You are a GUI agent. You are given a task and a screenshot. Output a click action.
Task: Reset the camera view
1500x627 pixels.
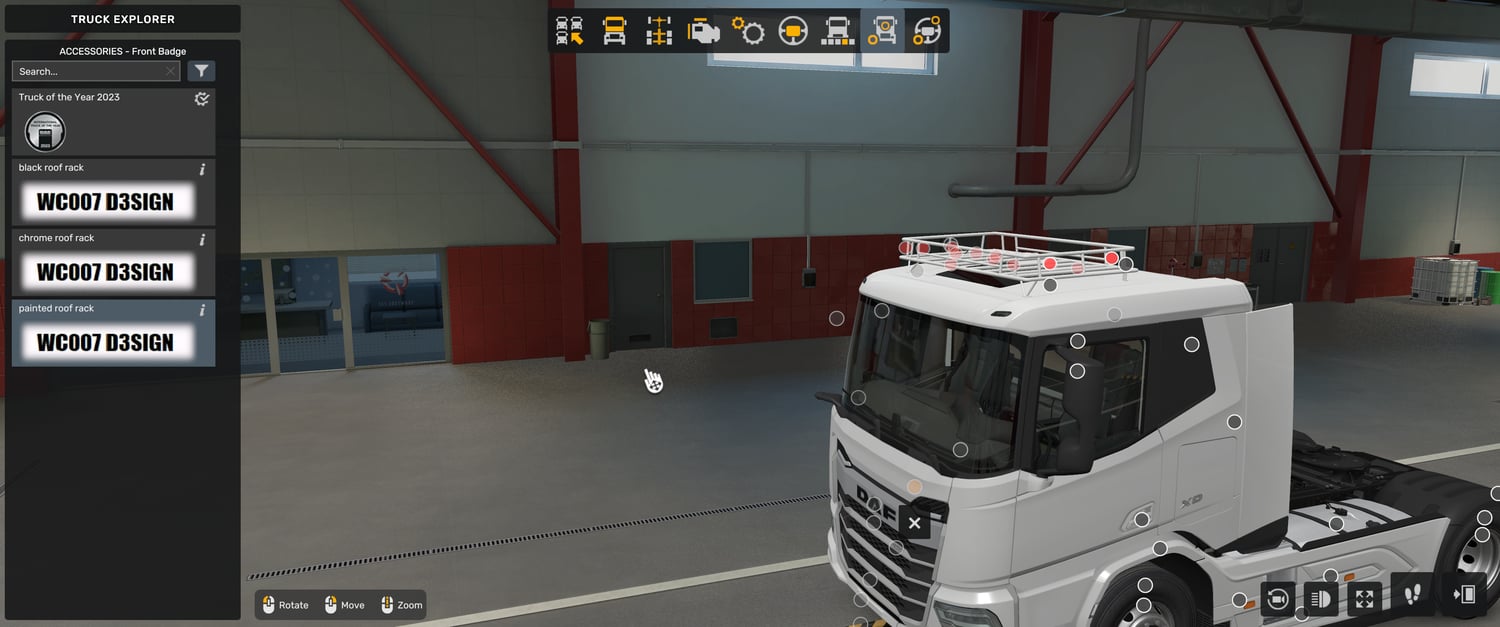1277,598
